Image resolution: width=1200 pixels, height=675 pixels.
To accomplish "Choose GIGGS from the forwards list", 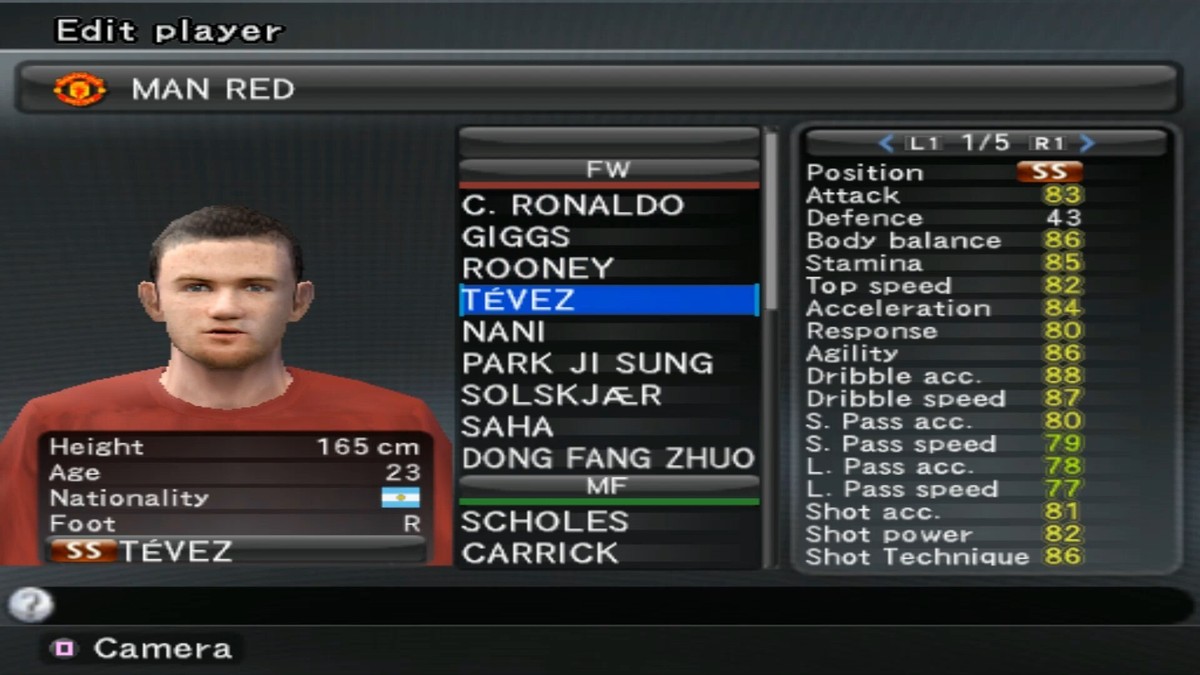I will 516,238.
